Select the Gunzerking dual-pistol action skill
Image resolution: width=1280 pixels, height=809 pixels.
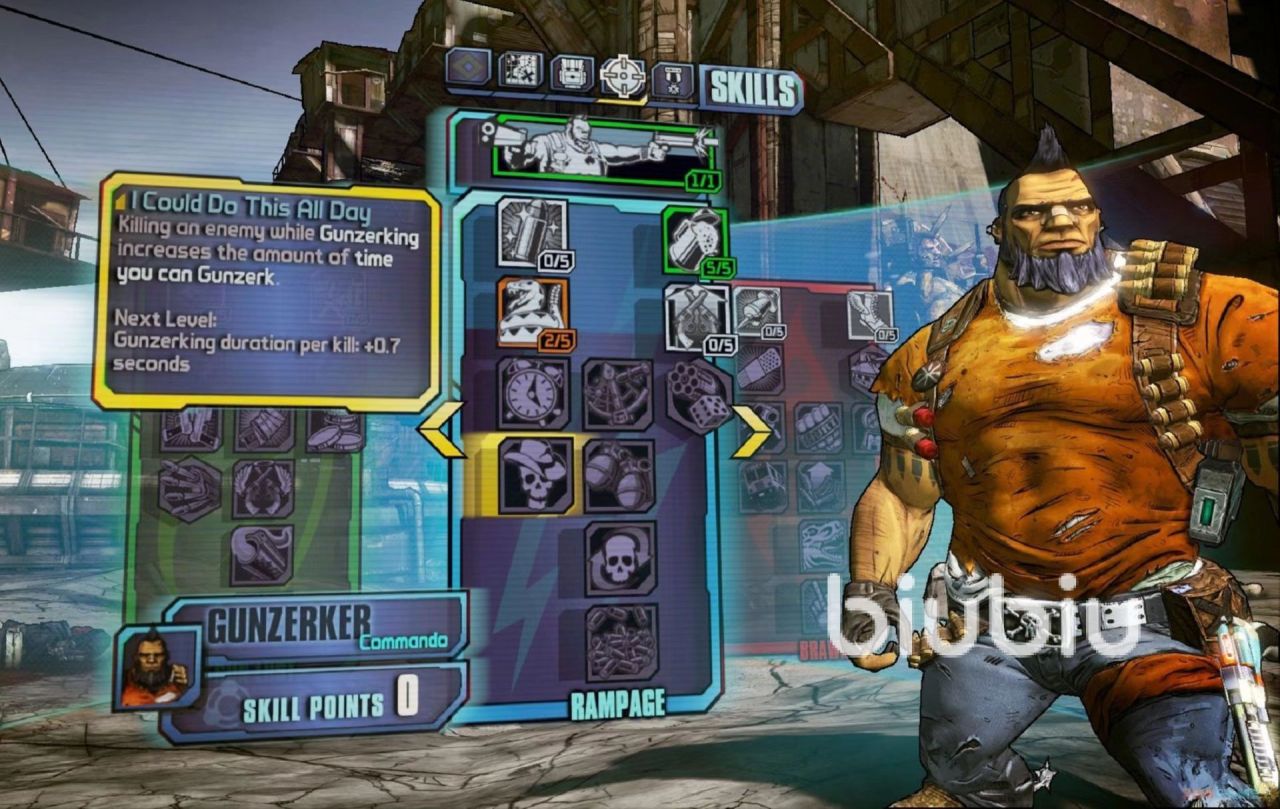click(x=603, y=151)
